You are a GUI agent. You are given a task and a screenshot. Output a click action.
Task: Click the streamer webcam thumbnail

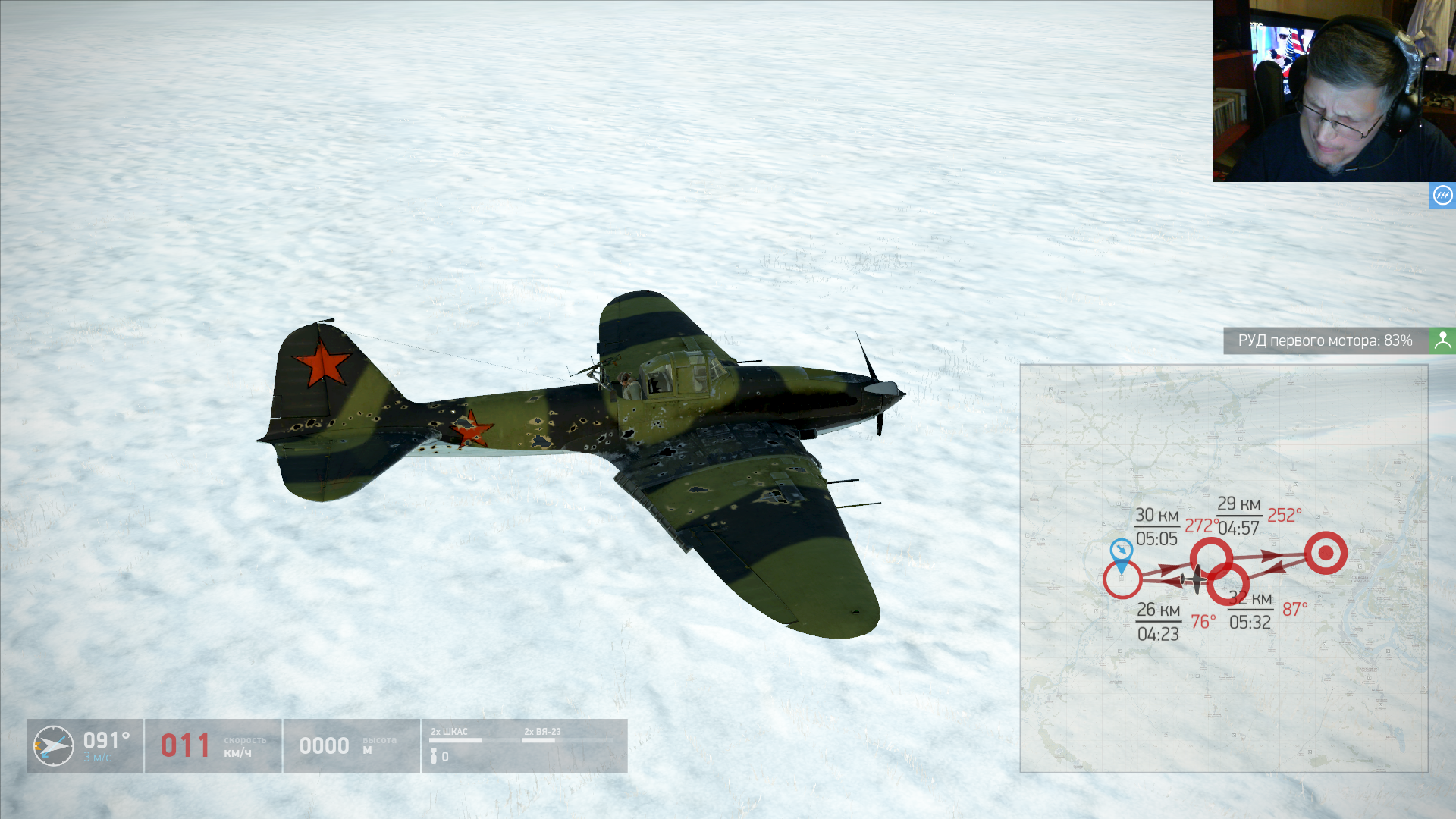point(1334,91)
